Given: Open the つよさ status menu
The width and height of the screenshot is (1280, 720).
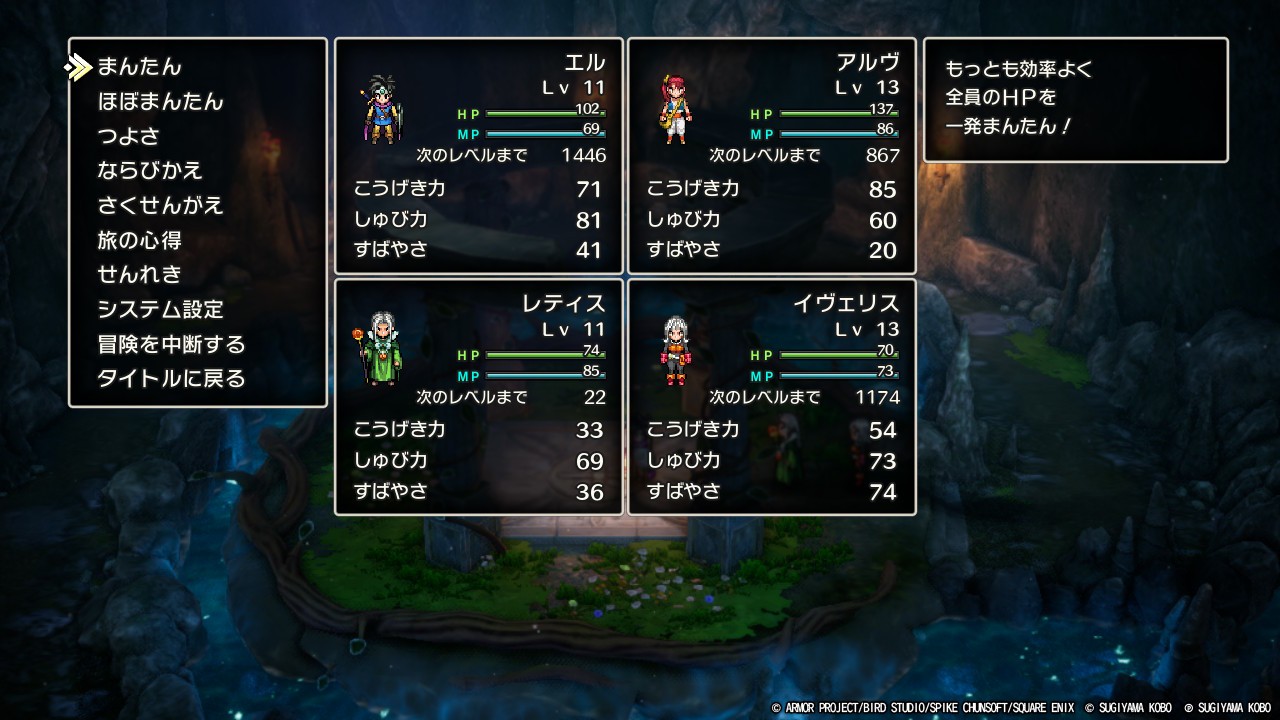Looking at the screenshot, I should pyautogui.click(x=128, y=136).
